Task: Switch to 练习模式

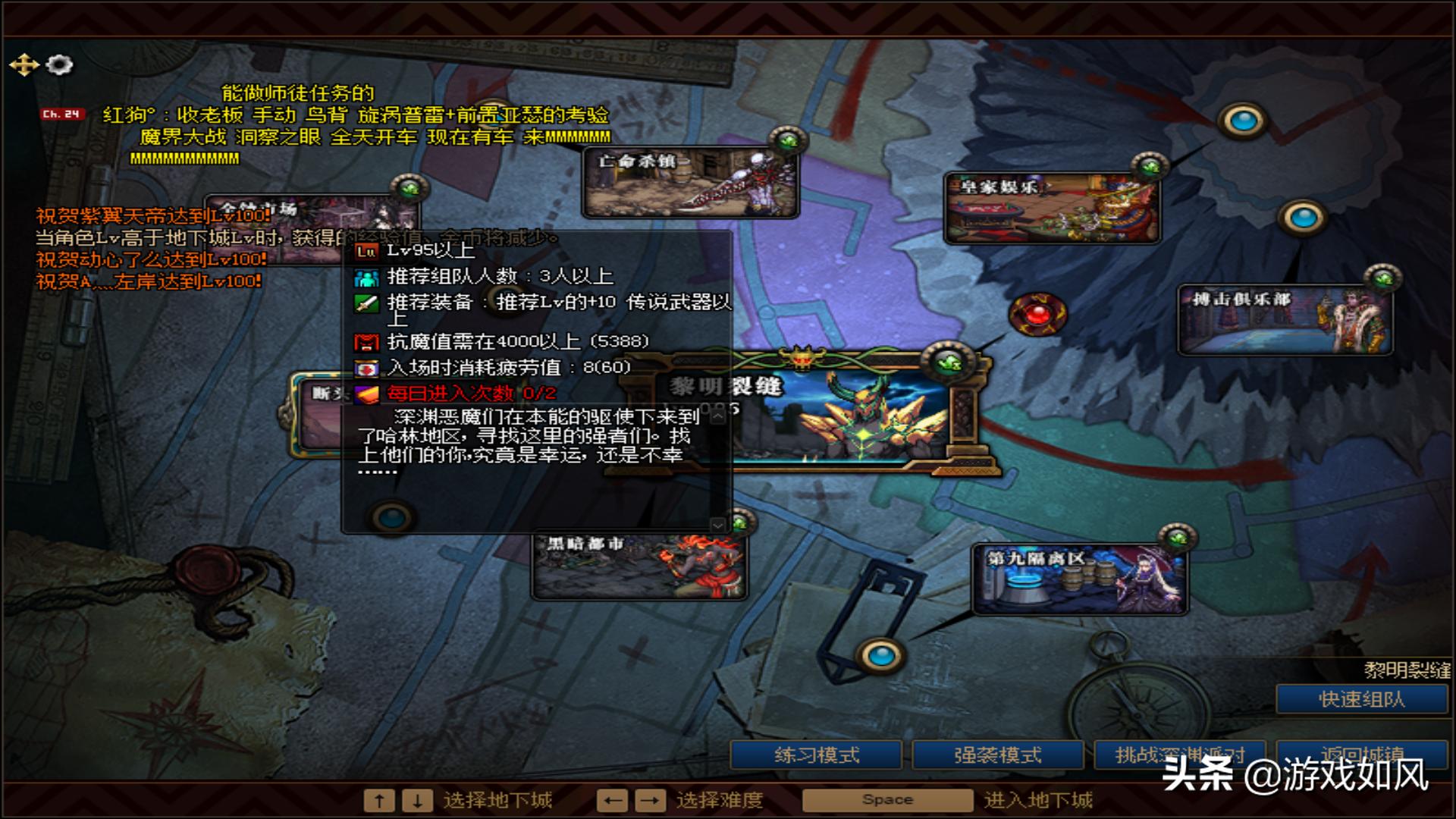Action: 815,755
